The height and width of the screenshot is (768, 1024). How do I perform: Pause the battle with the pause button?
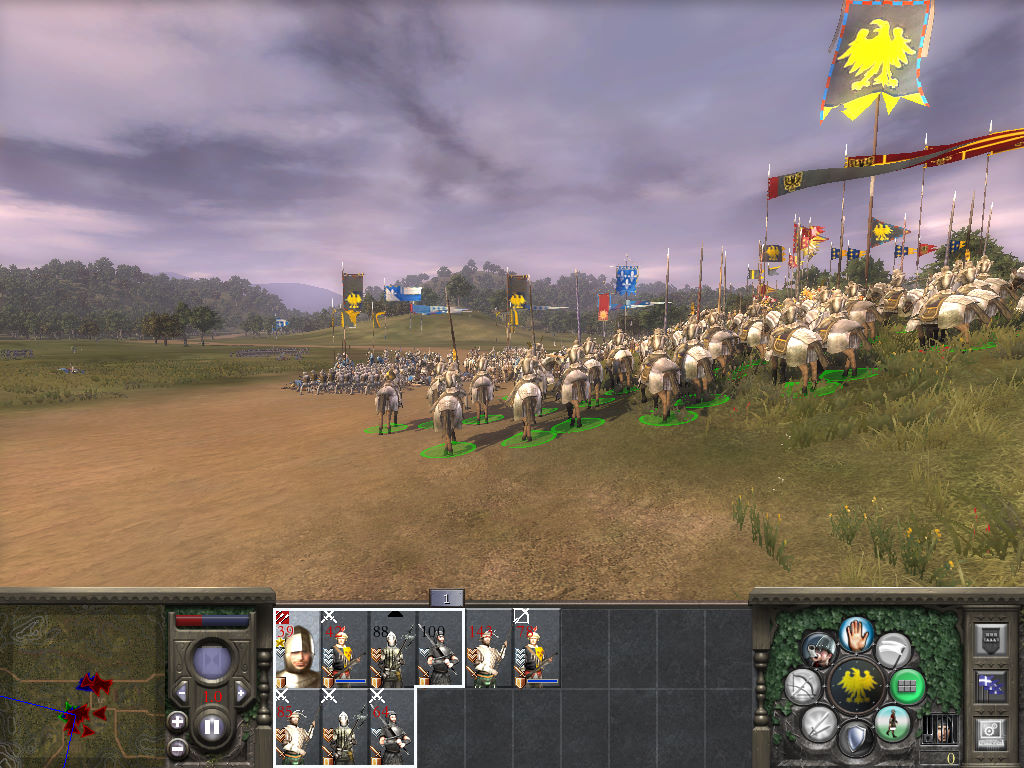pos(211,726)
